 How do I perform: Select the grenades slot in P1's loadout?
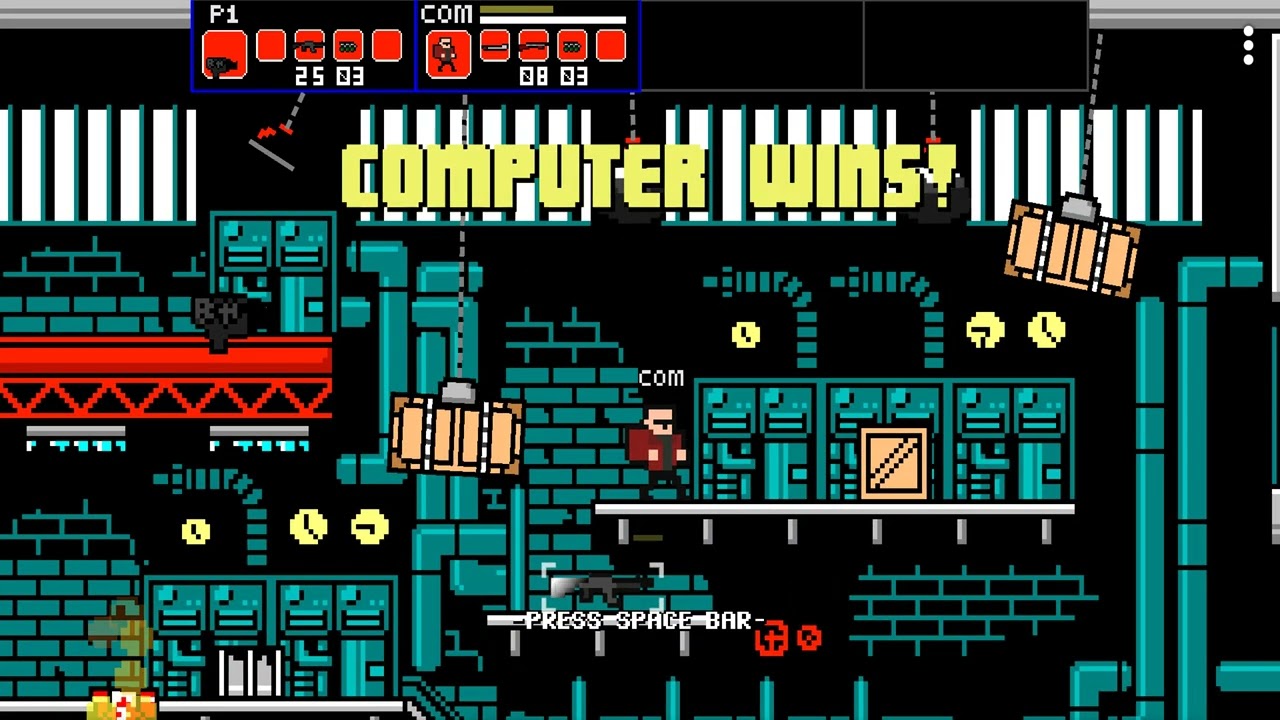[347, 46]
